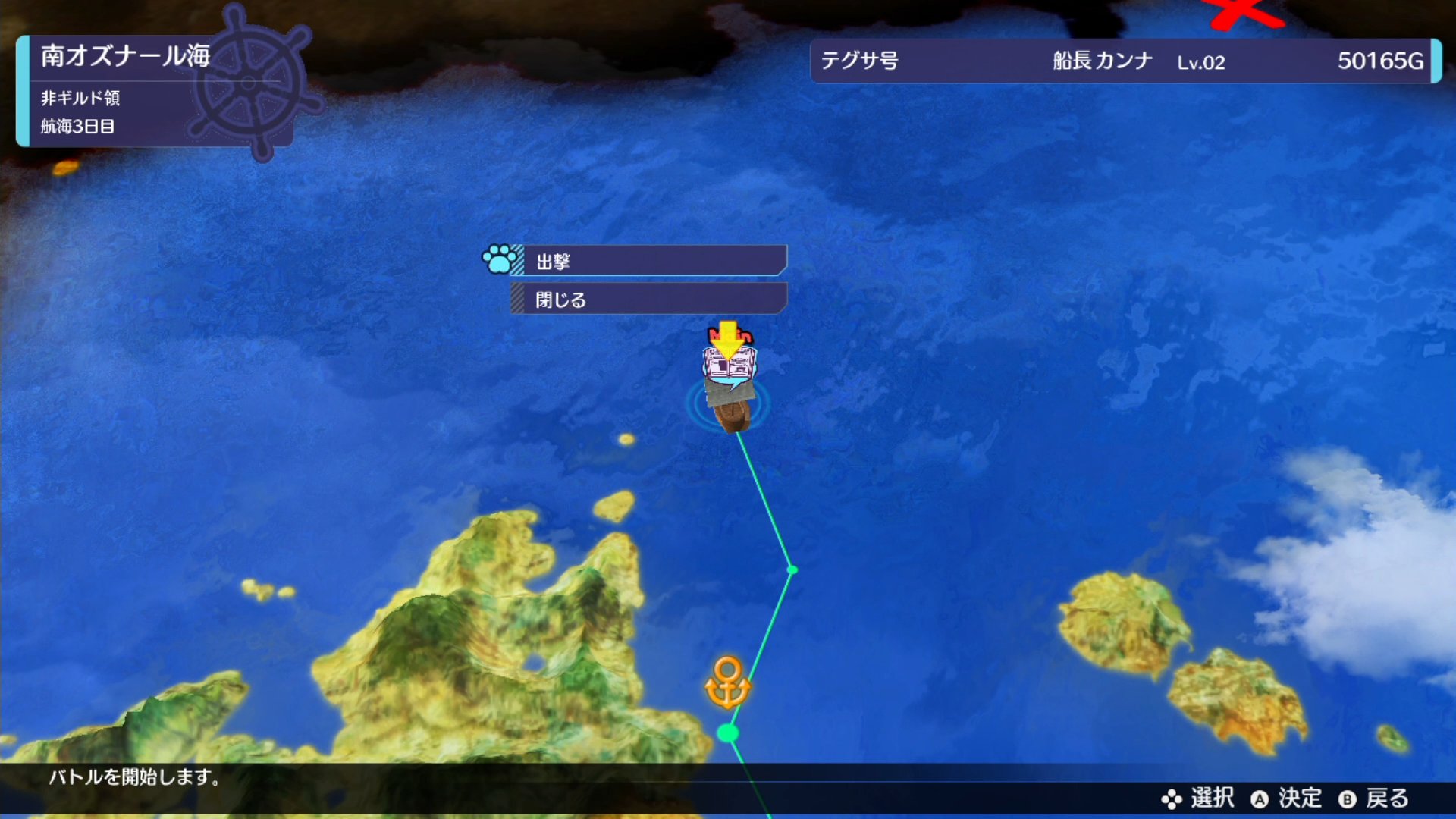Select the ship's event marker with yellow arrow
The height and width of the screenshot is (819, 1456).
click(729, 358)
